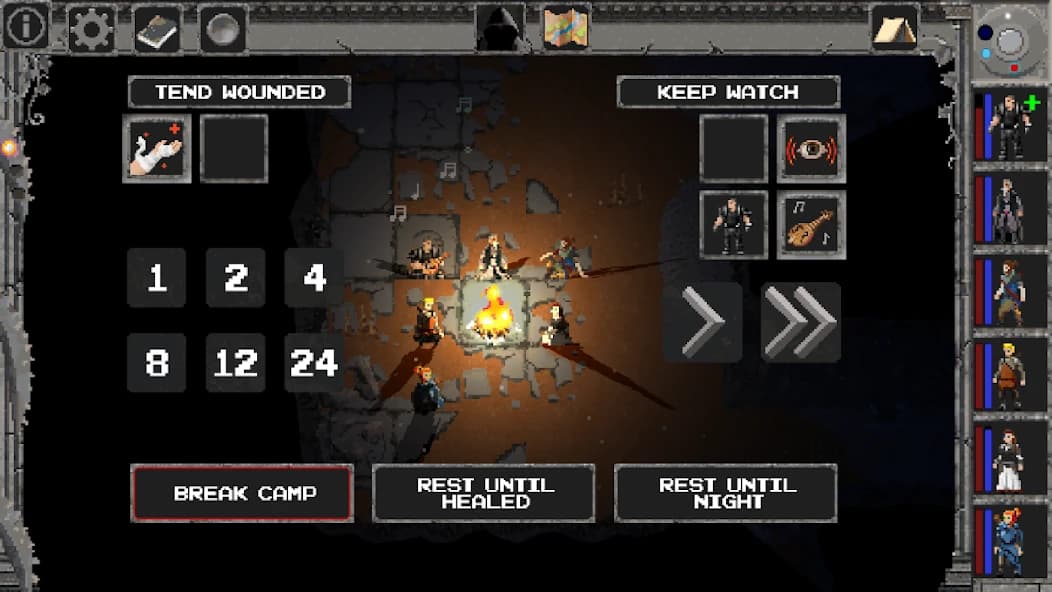Select the watchful eye slot

click(811, 148)
